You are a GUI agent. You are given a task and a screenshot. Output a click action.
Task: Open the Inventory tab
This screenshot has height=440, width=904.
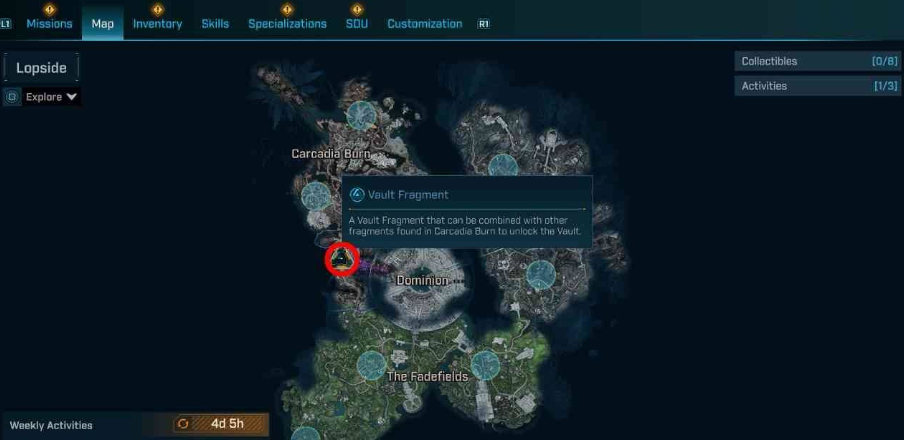coord(157,23)
